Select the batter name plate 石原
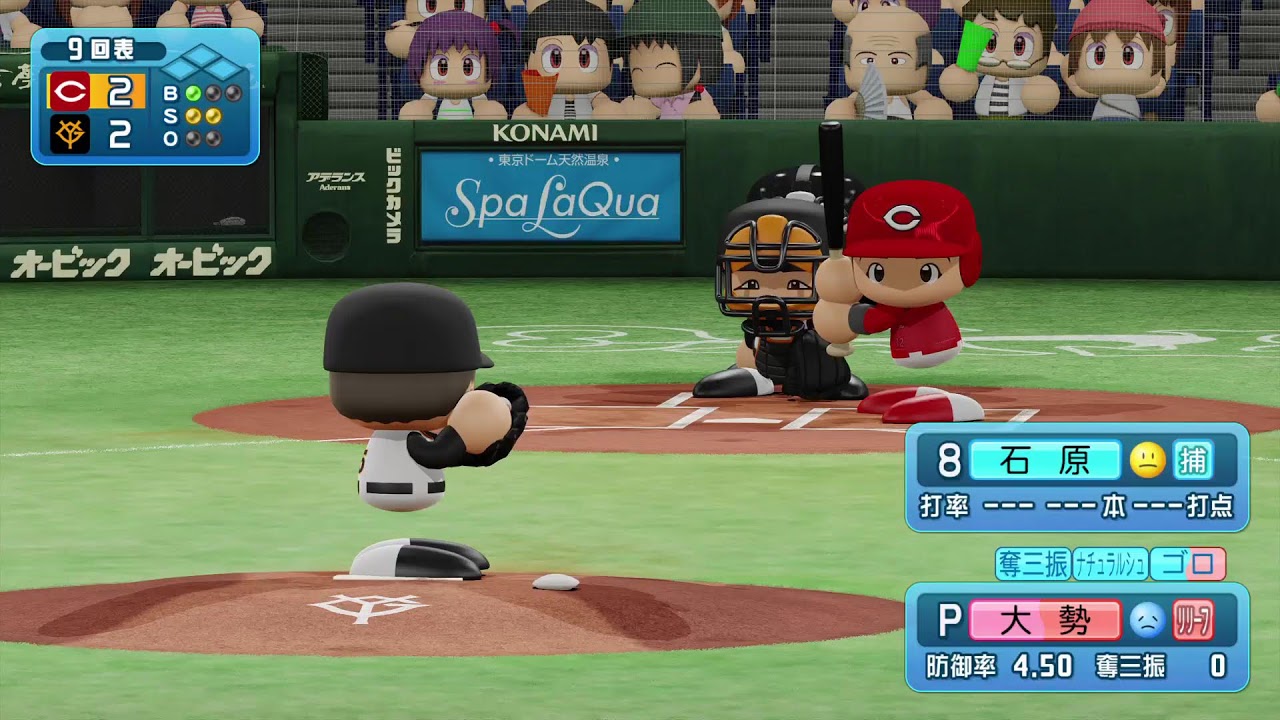1280x720 pixels. pos(1044,460)
